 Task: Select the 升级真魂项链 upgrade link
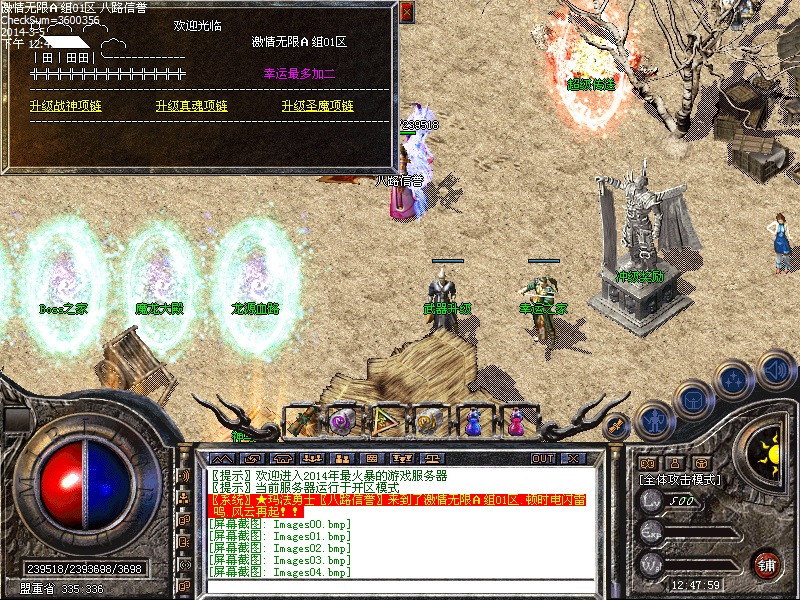point(191,106)
